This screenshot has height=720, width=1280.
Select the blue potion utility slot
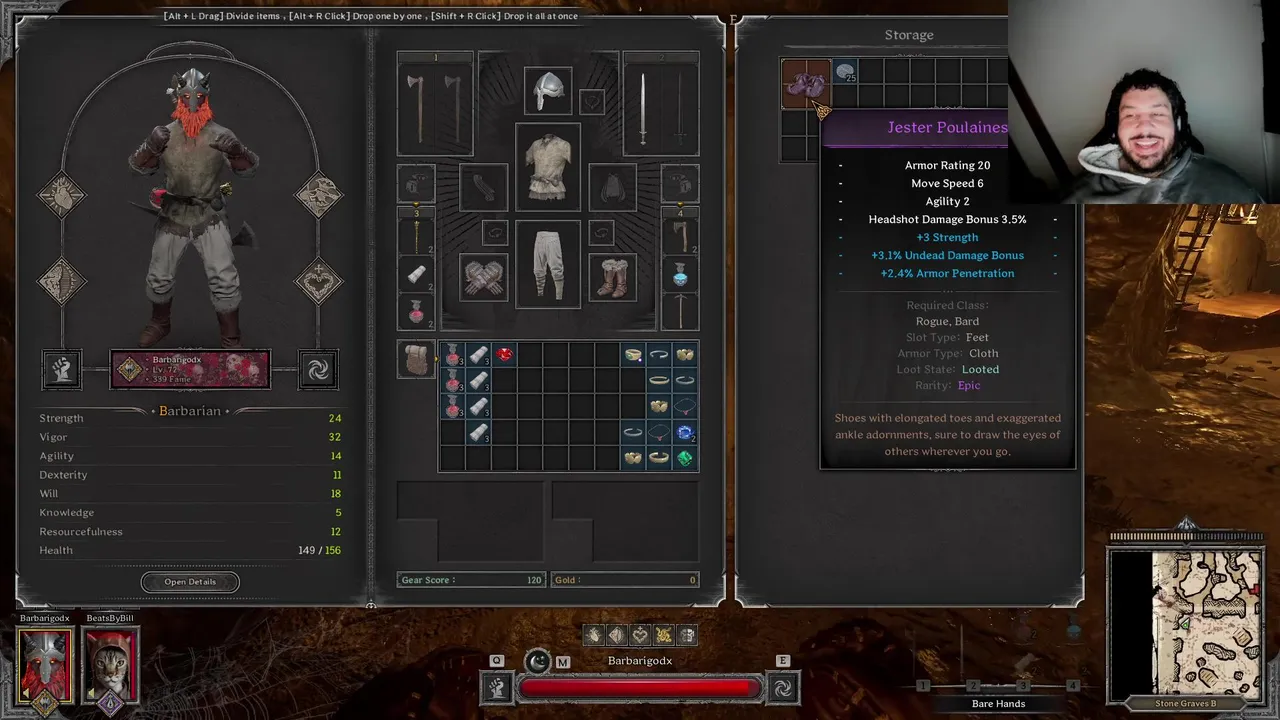(x=680, y=274)
